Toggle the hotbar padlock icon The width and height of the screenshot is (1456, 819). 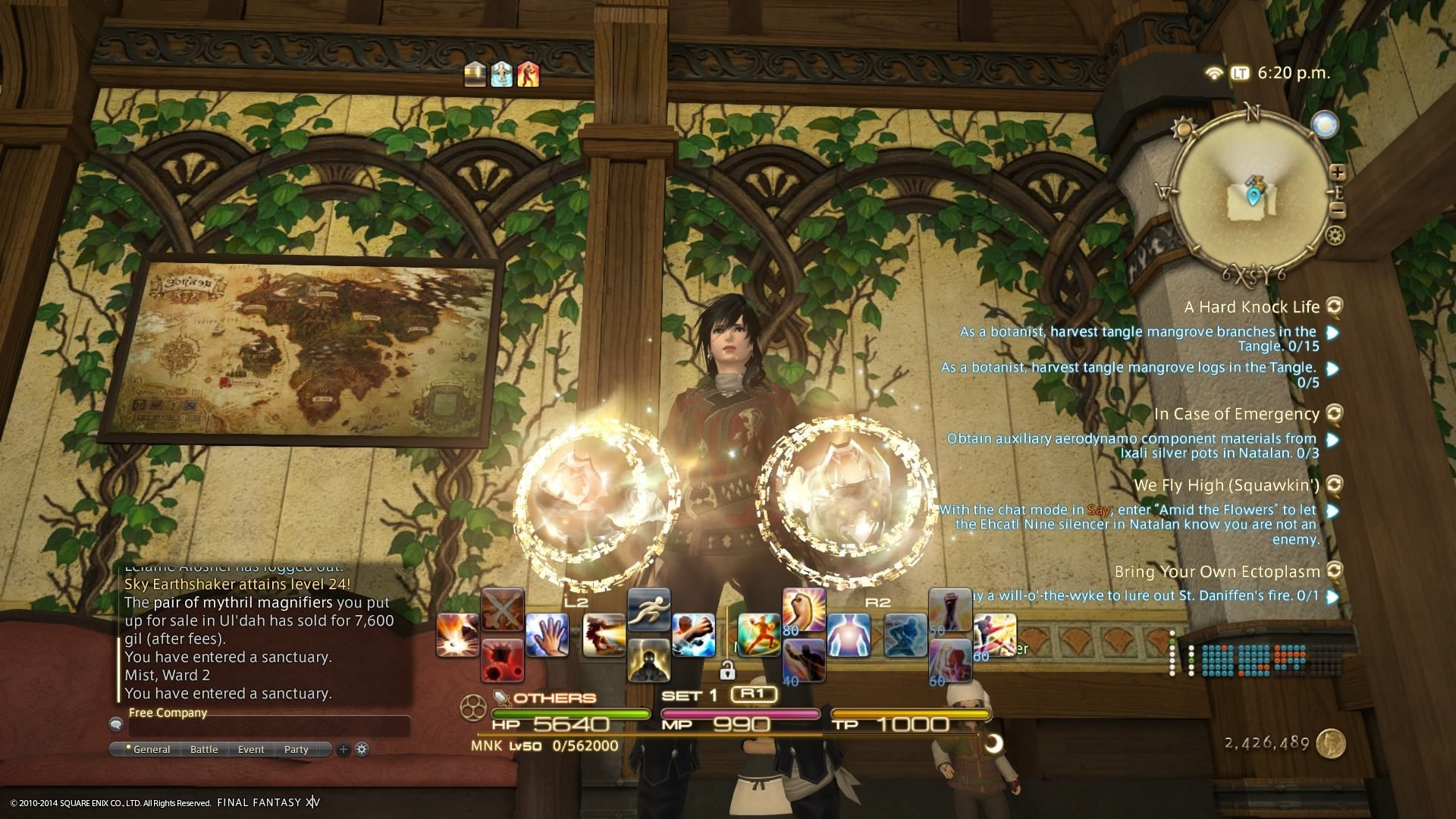point(726,670)
